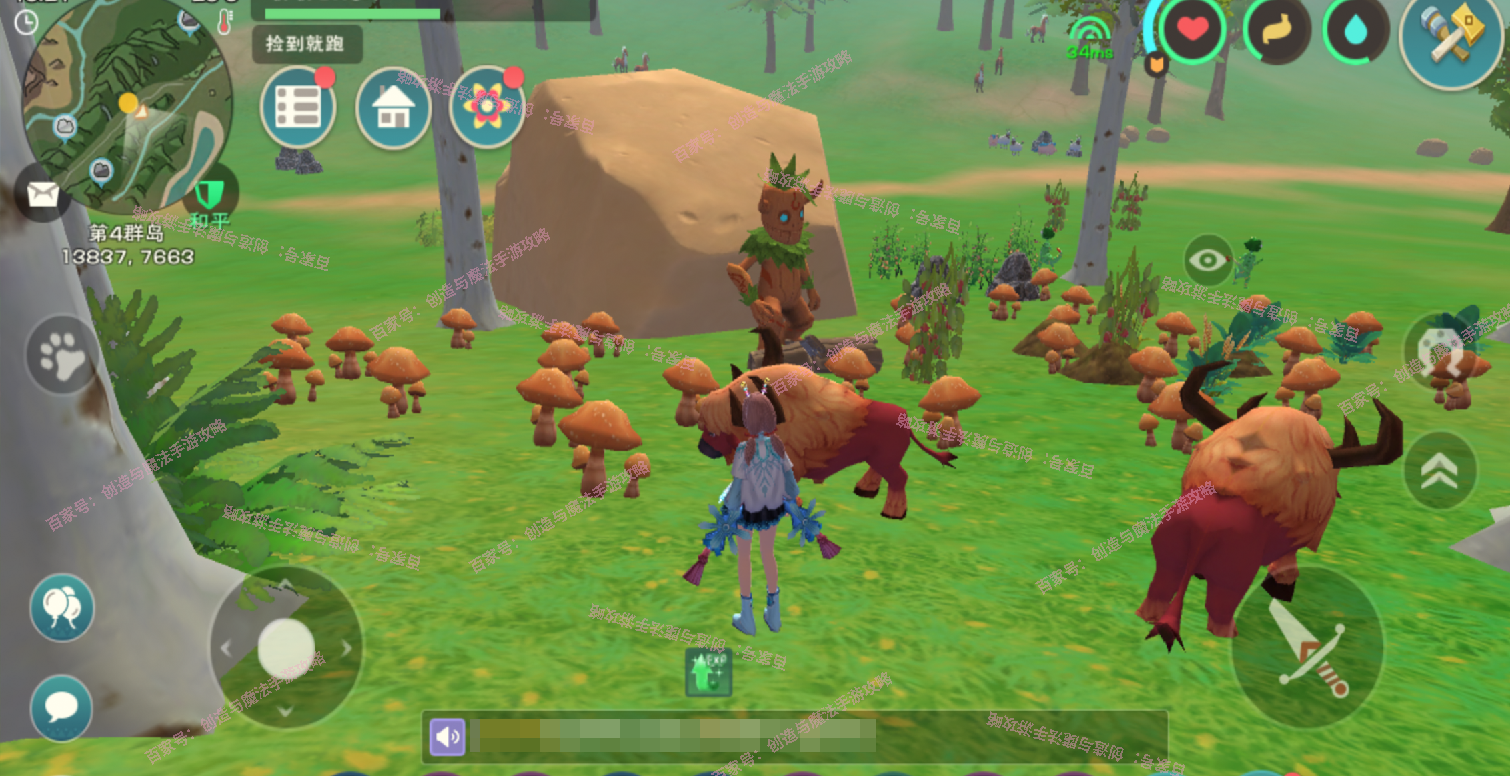Open the chat speech bubble
The image size is (1510, 776).
pyautogui.click(x=62, y=707)
